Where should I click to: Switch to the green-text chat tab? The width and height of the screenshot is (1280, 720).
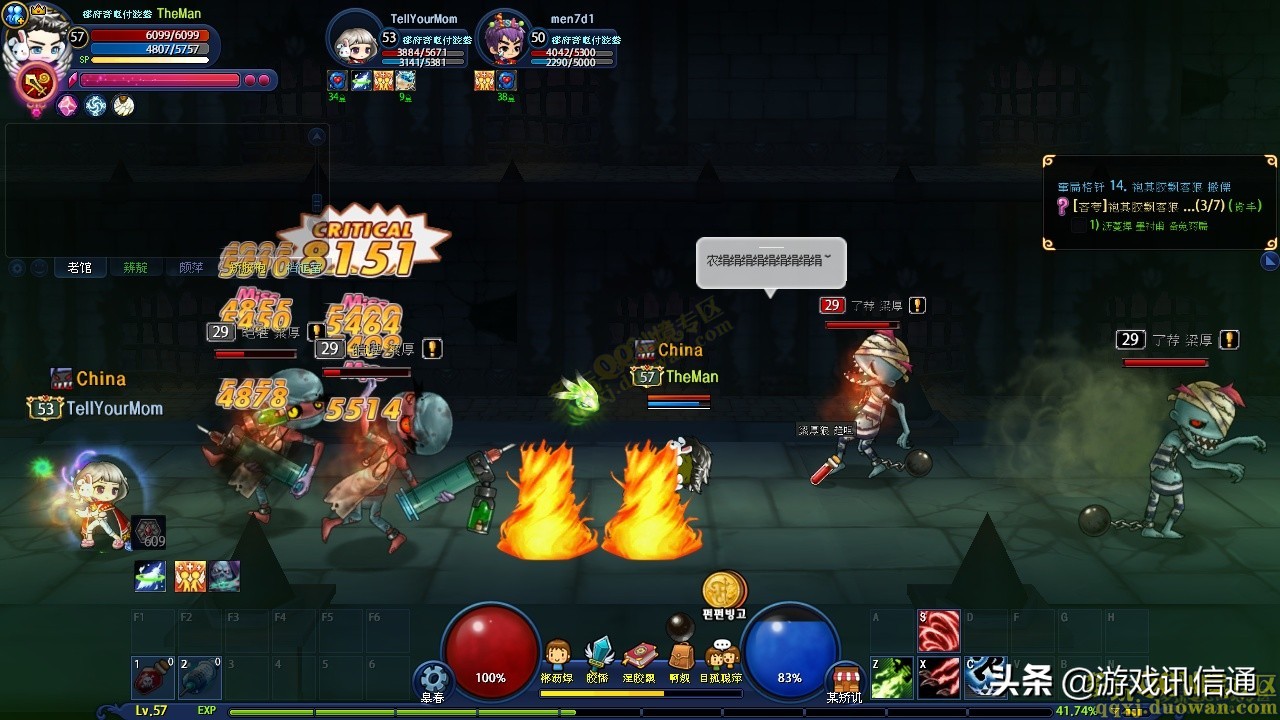[135, 268]
